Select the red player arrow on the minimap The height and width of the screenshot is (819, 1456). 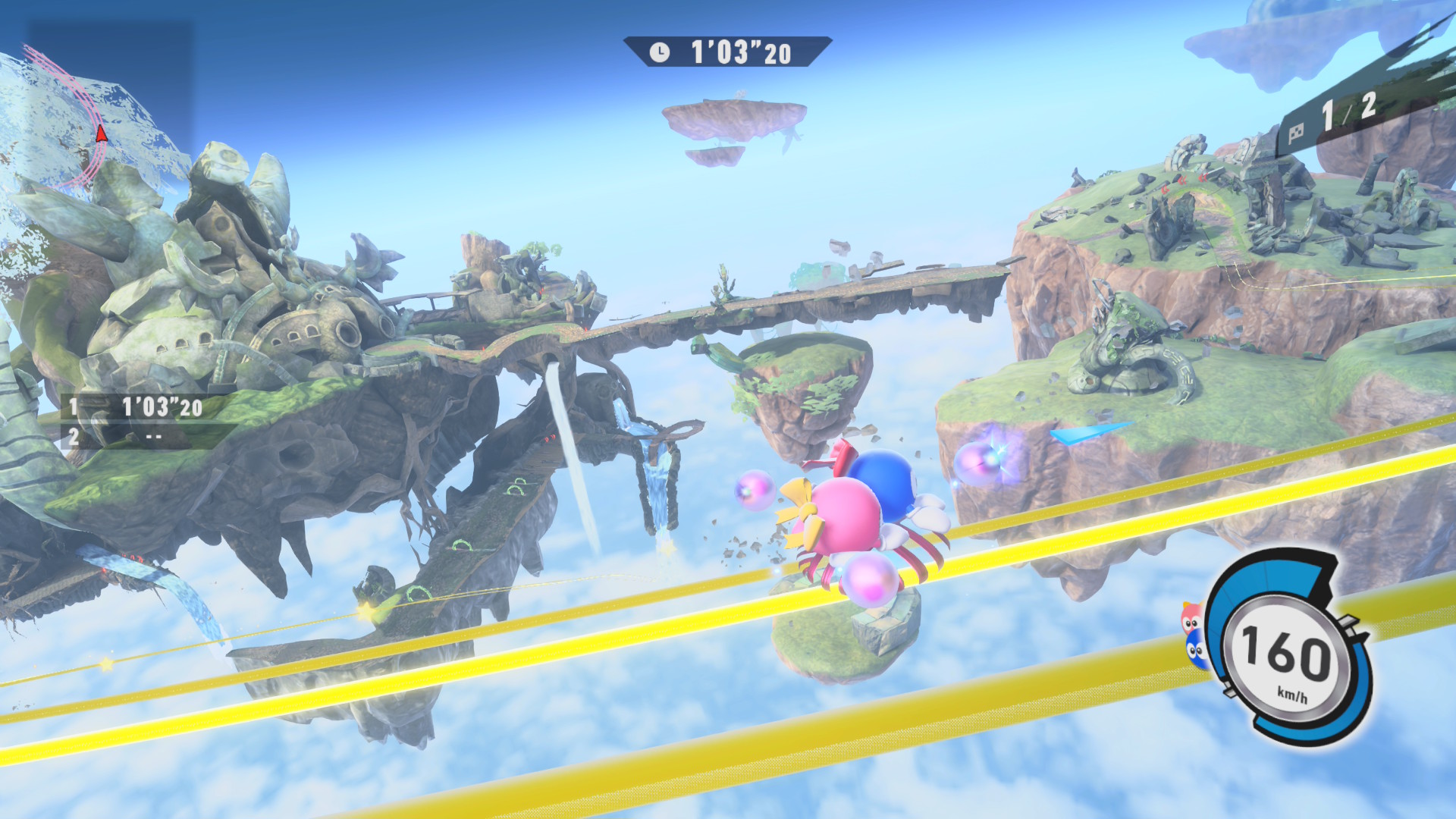(101, 135)
